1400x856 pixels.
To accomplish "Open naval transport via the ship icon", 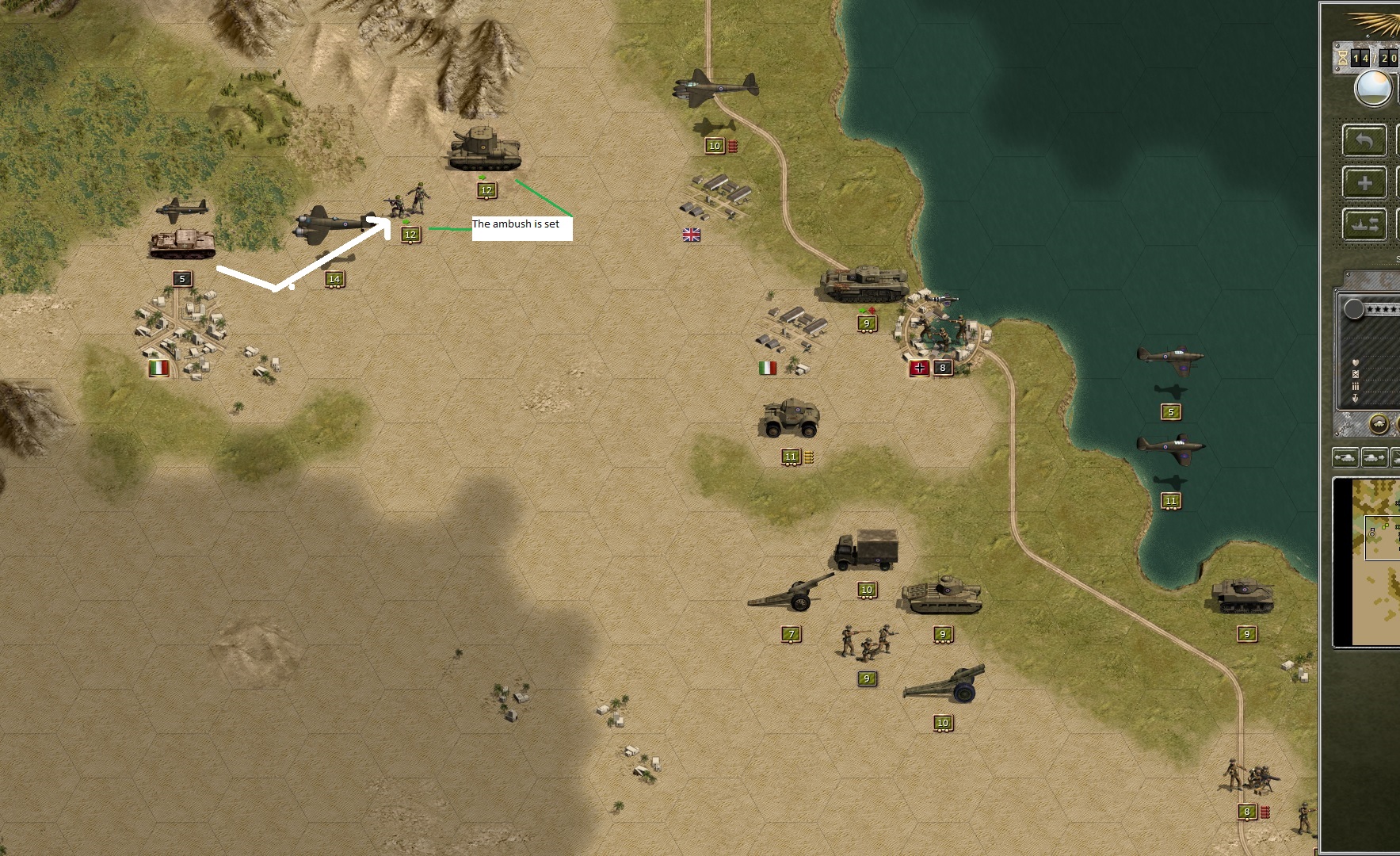I will [1364, 223].
